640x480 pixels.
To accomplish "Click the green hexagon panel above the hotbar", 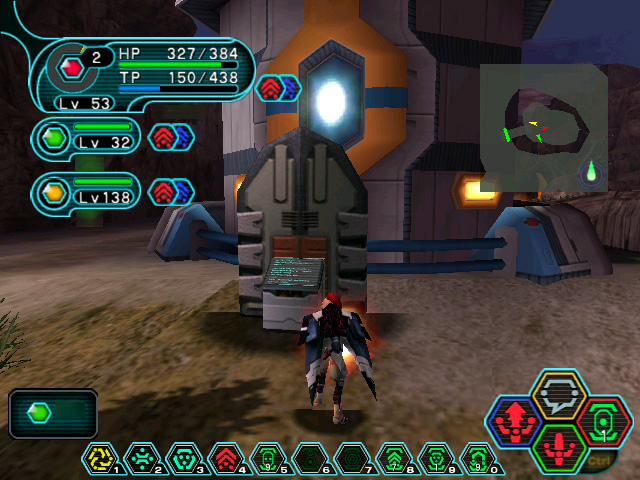I will point(53,413).
